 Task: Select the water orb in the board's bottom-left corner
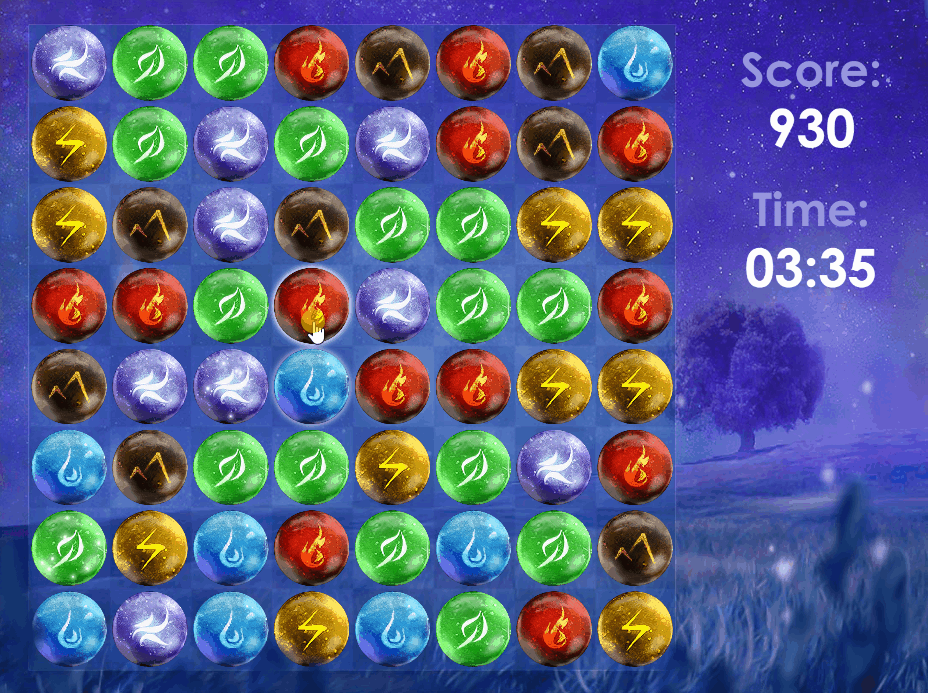pos(69,628)
